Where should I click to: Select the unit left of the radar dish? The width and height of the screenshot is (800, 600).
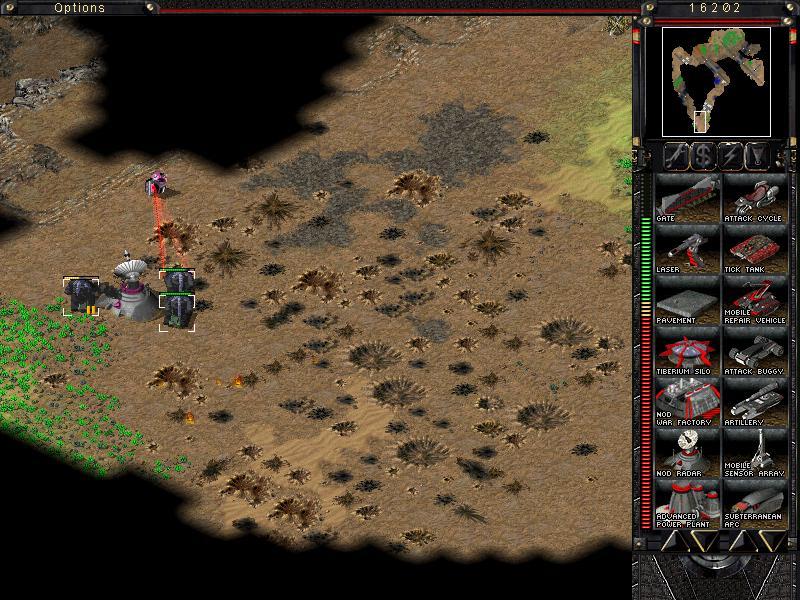point(80,296)
